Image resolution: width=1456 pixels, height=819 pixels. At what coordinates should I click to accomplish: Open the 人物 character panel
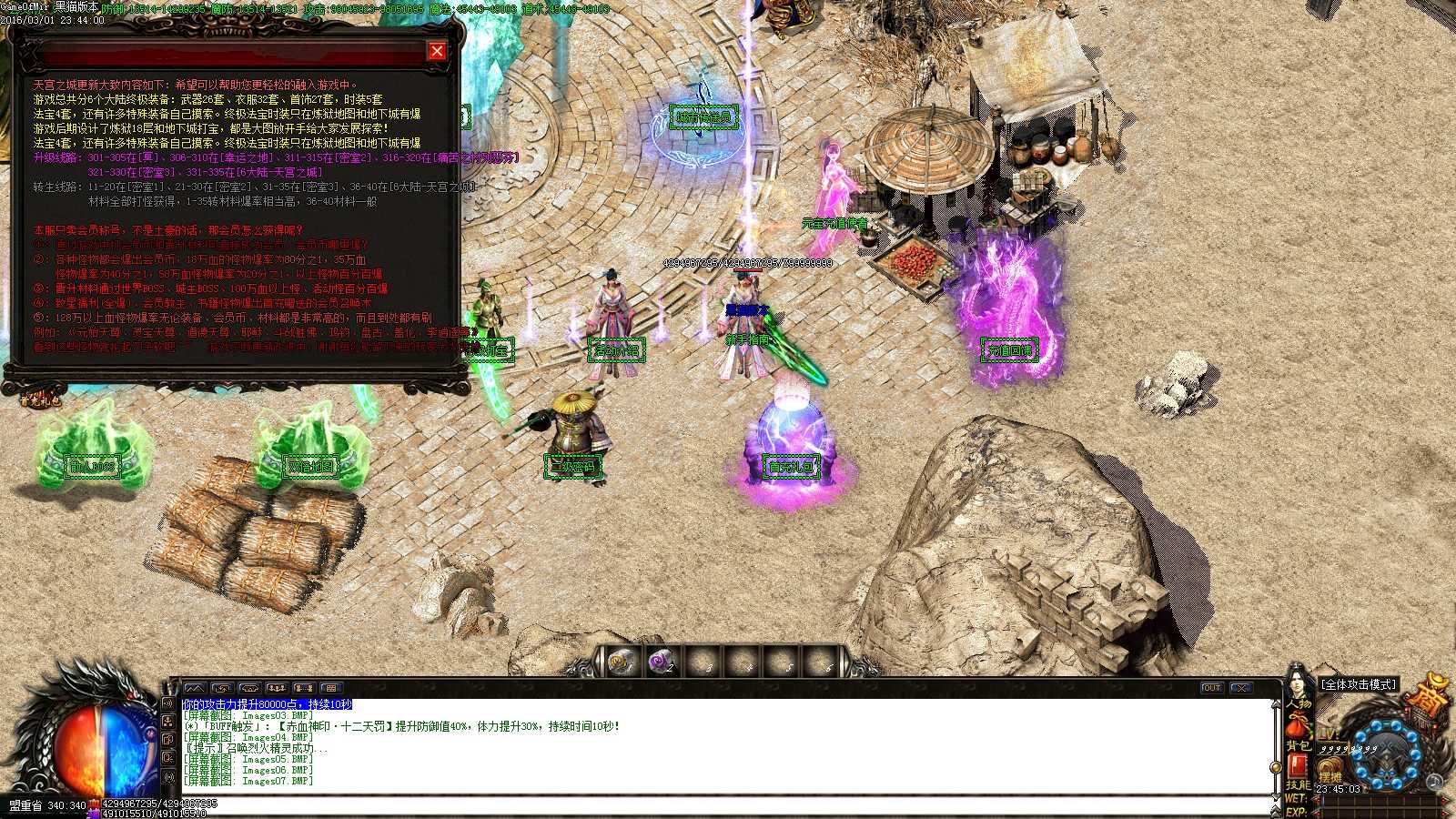coord(1299,703)
